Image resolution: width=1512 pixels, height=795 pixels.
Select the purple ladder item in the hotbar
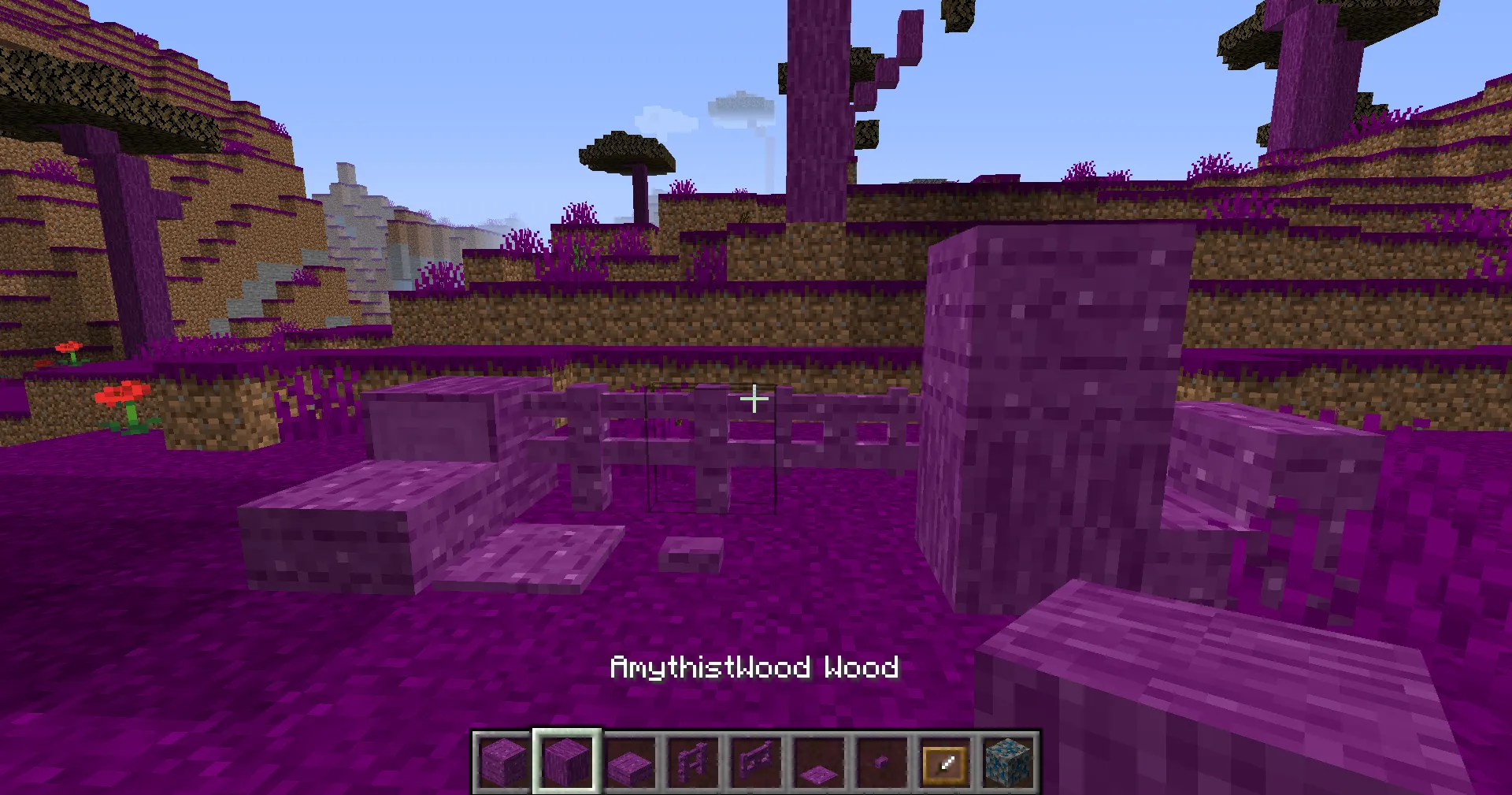pyautogui.click(x=693, y=760)
